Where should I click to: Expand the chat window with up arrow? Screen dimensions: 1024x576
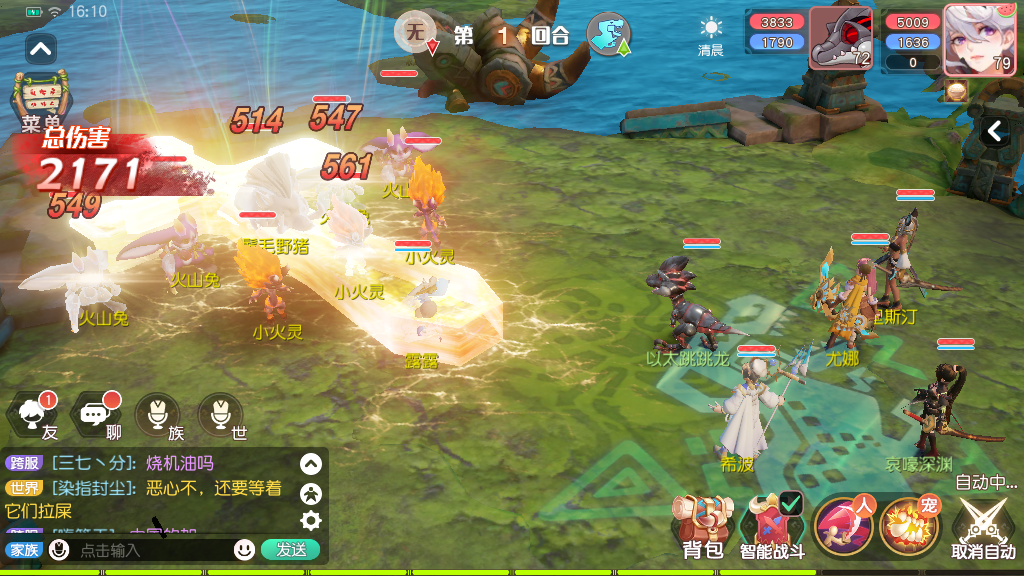[x=311, y=464]
